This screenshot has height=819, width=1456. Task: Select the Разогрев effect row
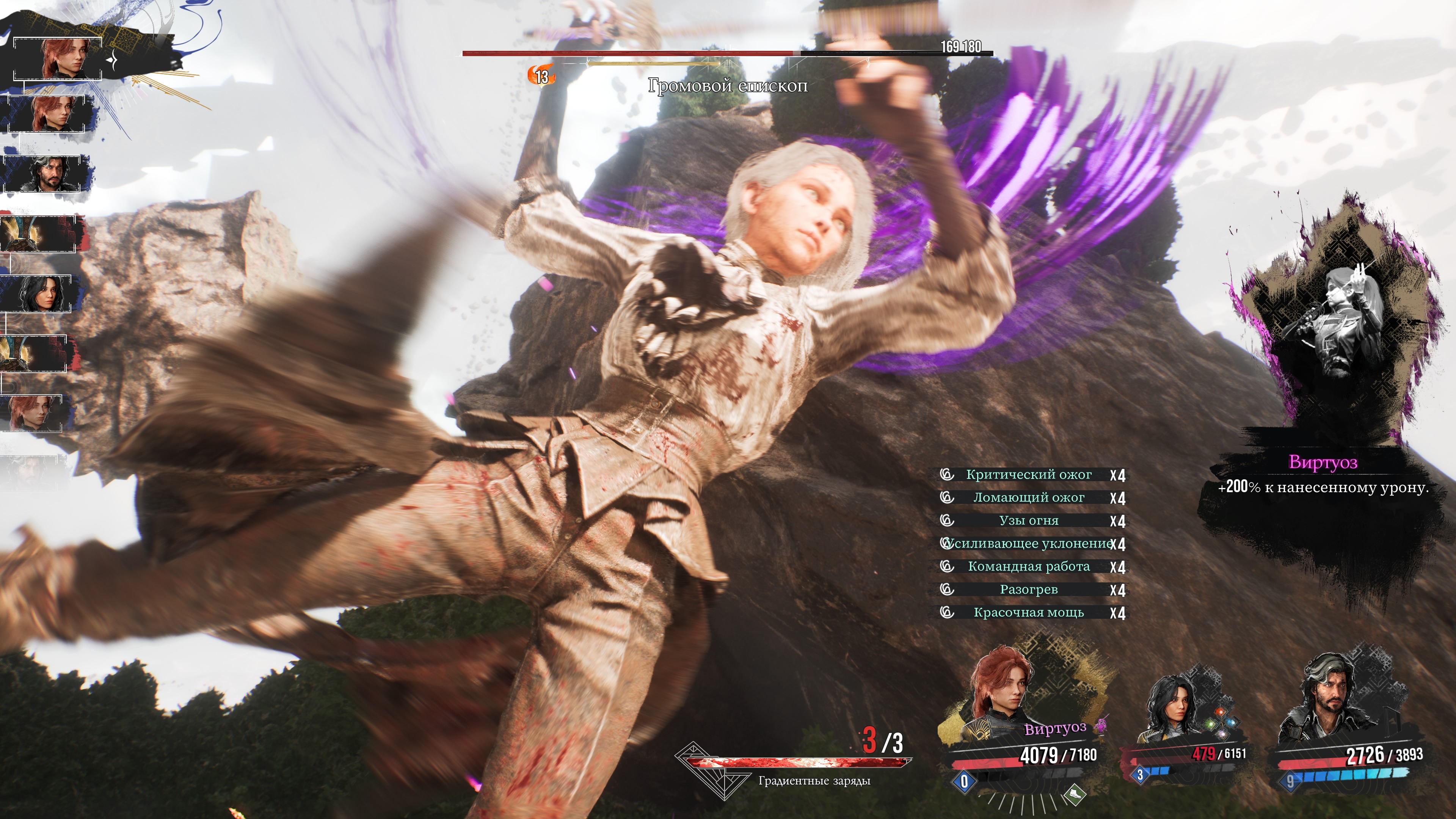coord(1029,590)
